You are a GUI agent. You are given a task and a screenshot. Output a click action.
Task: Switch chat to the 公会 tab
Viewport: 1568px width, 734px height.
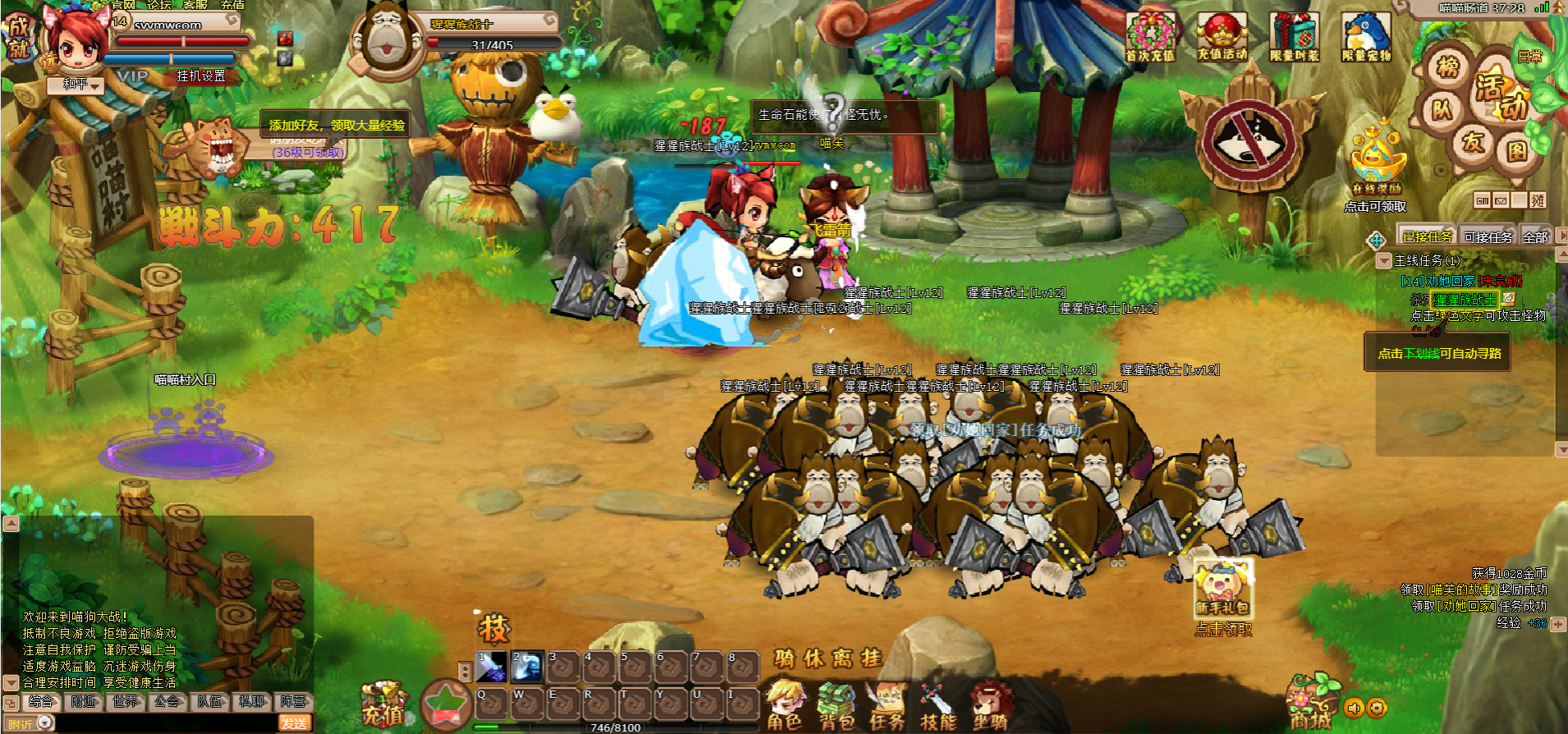167,701
